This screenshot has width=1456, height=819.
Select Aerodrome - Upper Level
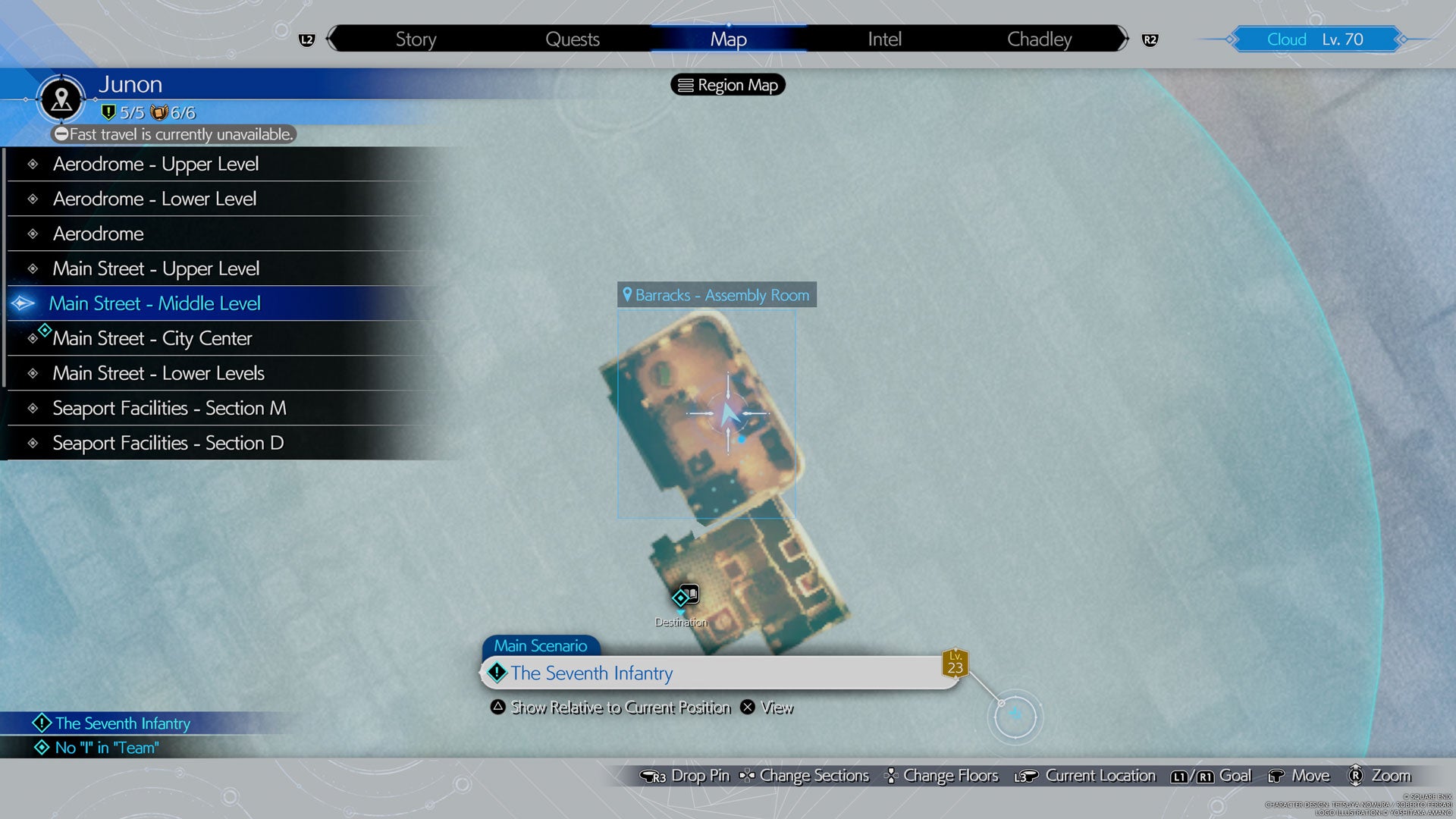[155, 164]
